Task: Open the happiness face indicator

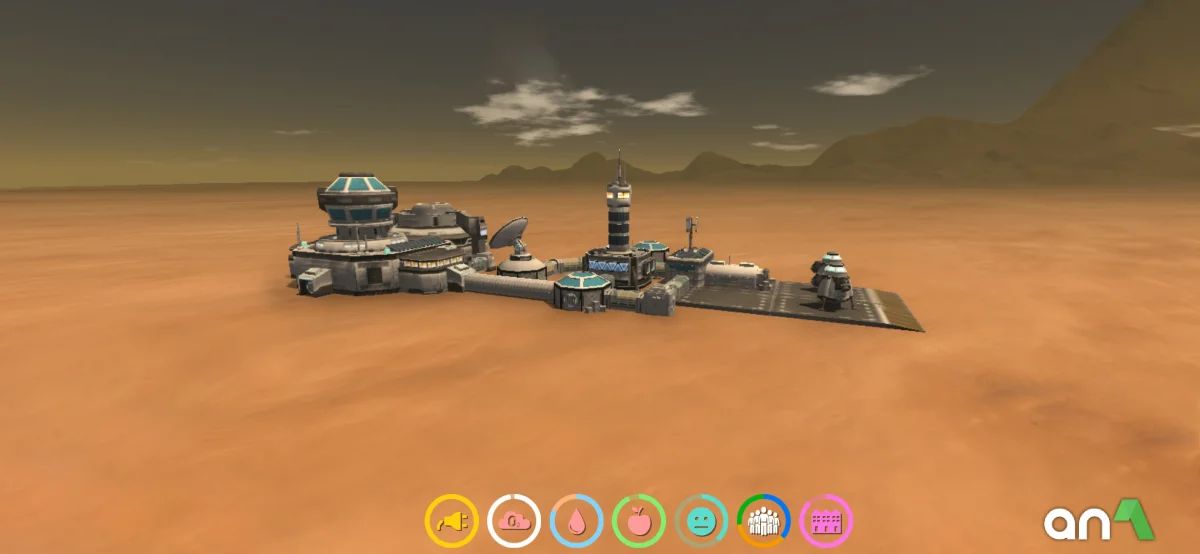Action: (x=701, y=521)
